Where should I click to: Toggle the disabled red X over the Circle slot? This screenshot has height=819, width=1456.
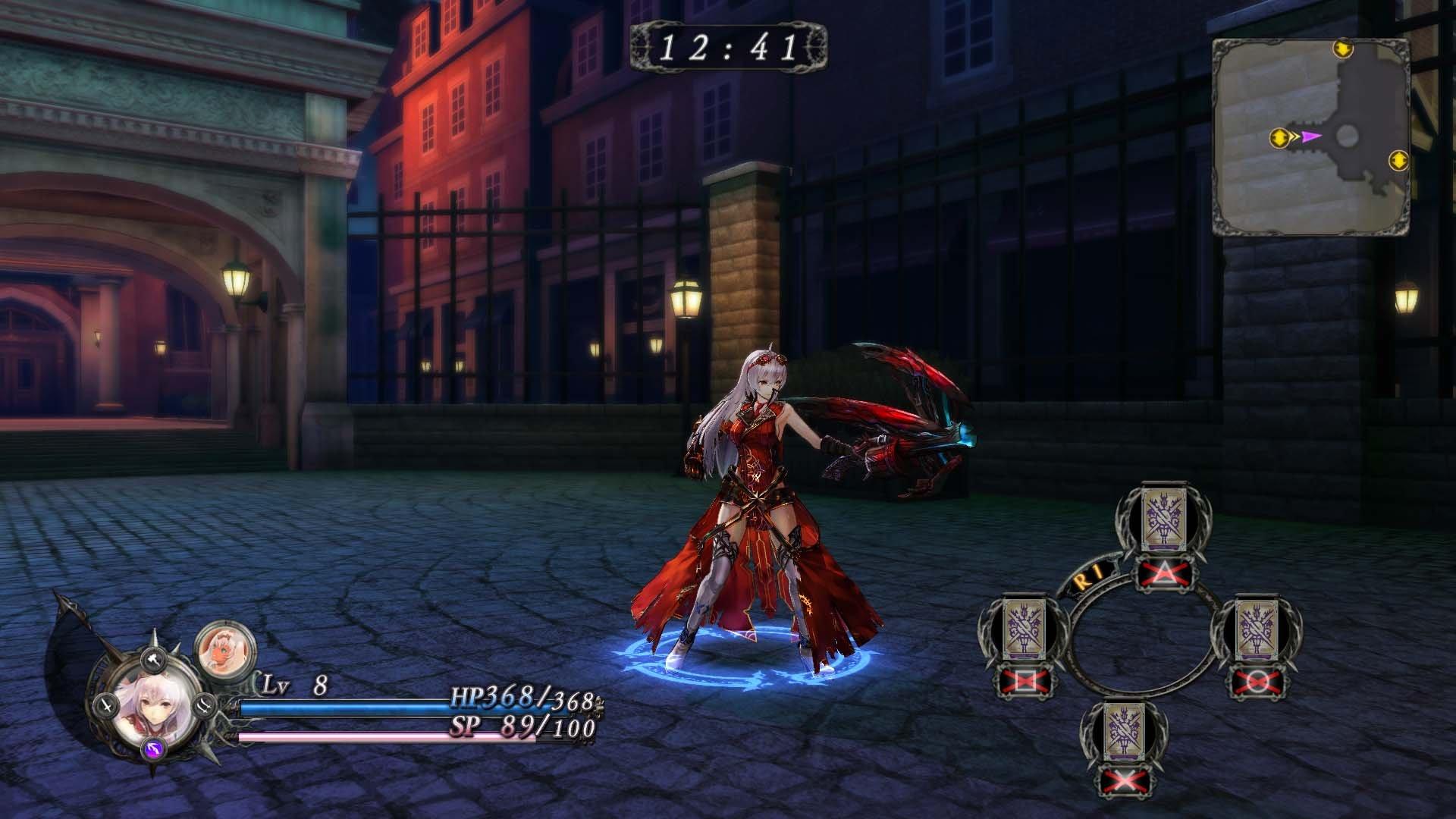point(1256,682)
